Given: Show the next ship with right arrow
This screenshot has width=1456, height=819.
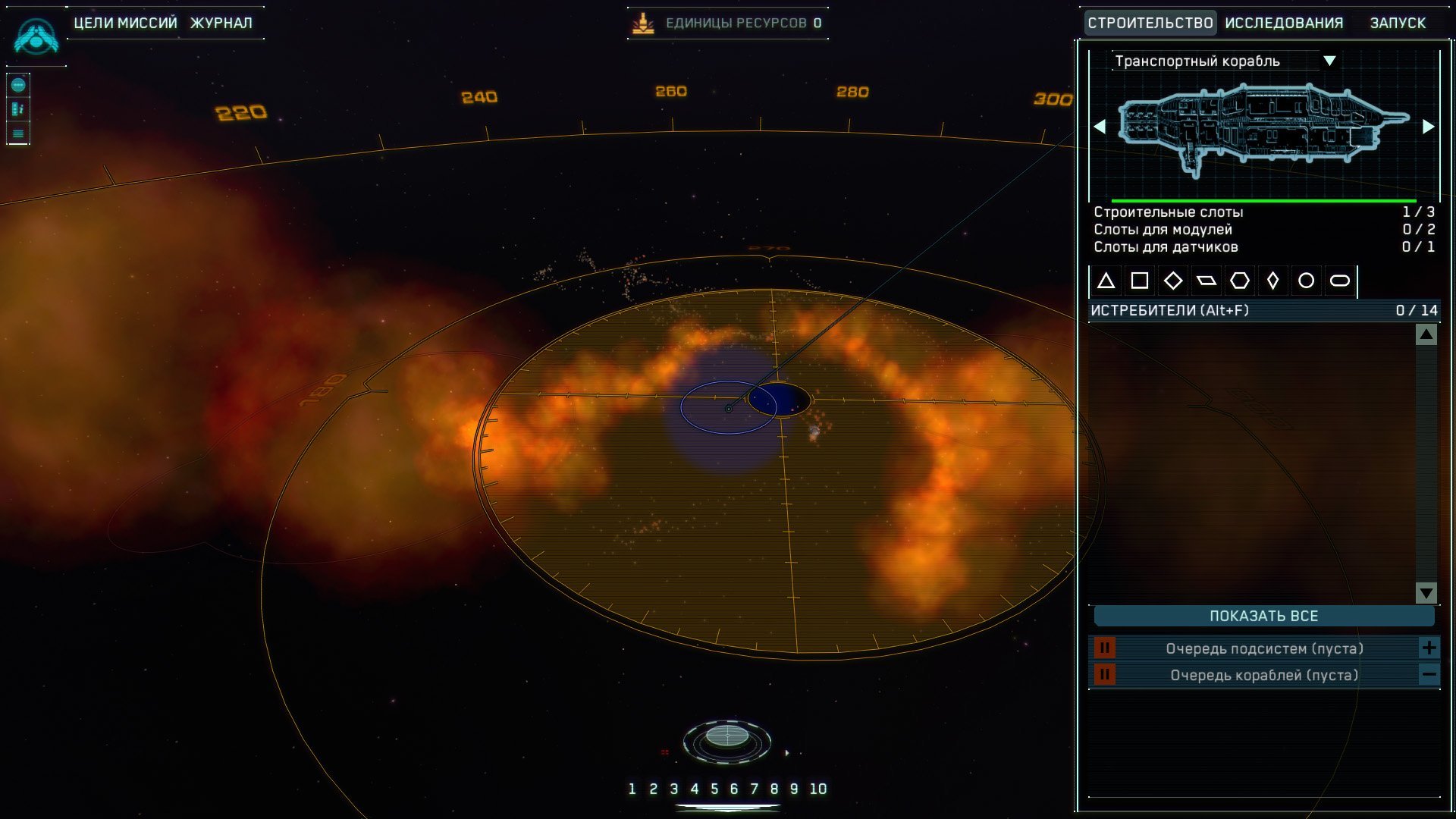Looking at the screenshot, I should tap(1428, 127).
